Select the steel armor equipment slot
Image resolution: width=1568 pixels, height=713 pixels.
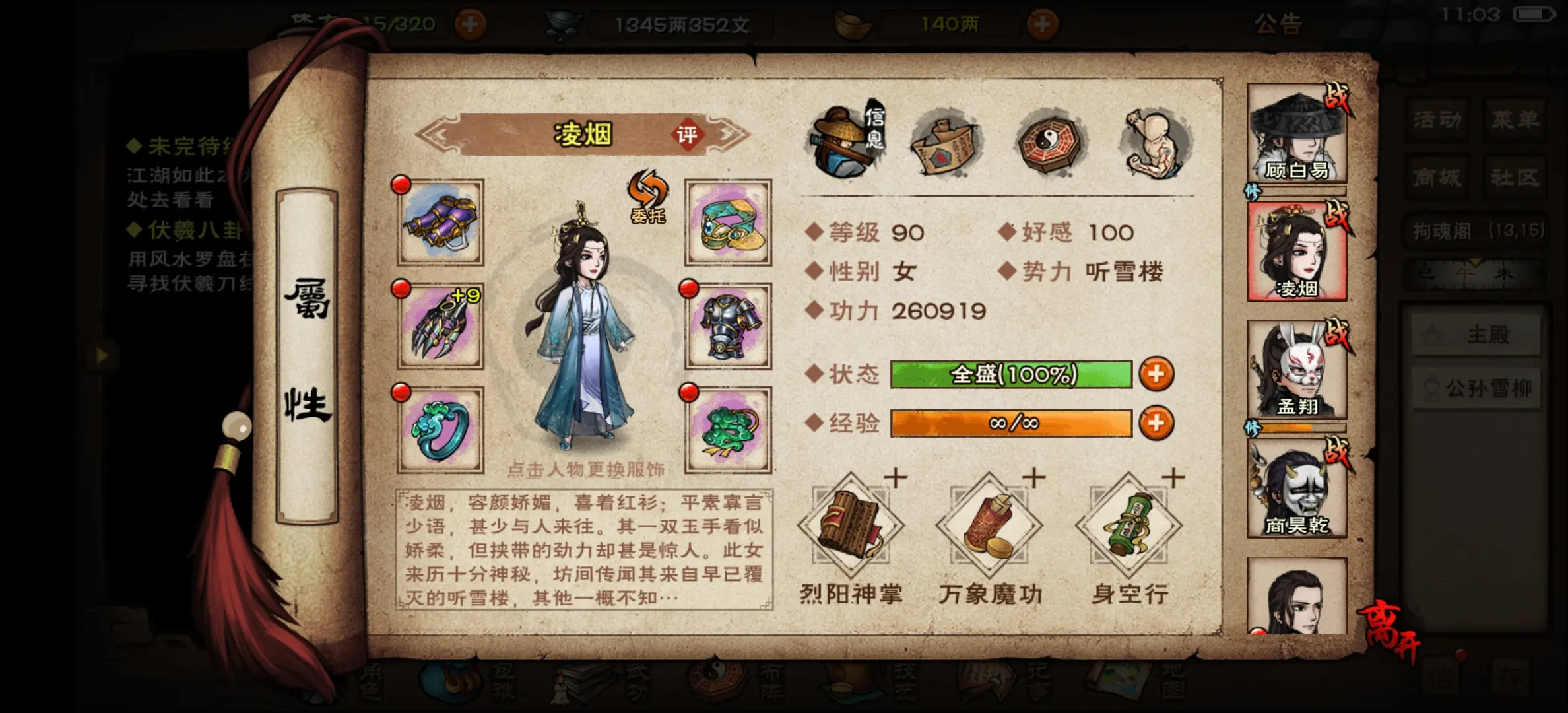(x=729, y=326)
